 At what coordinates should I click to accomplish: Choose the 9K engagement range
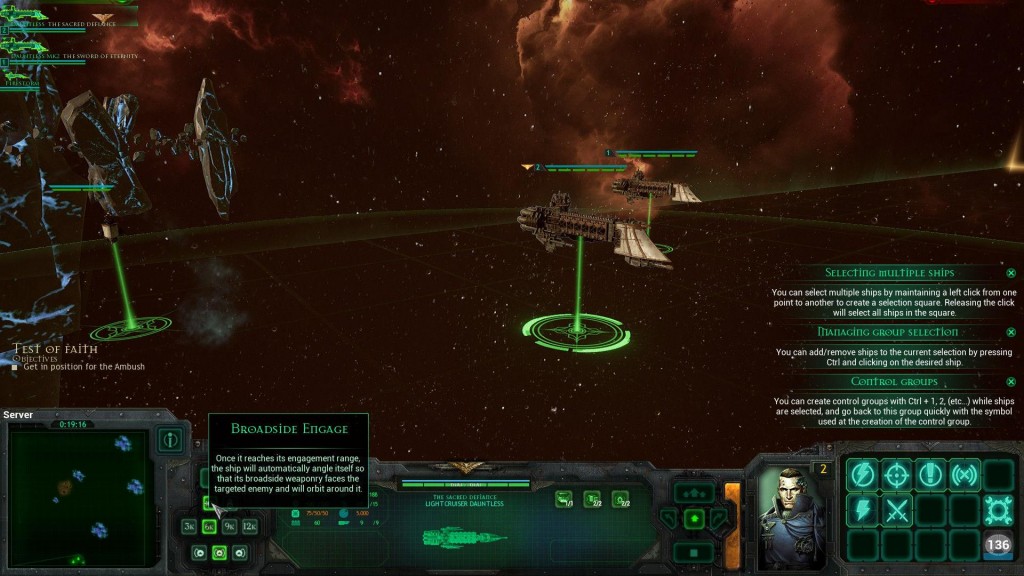point(229,526)
